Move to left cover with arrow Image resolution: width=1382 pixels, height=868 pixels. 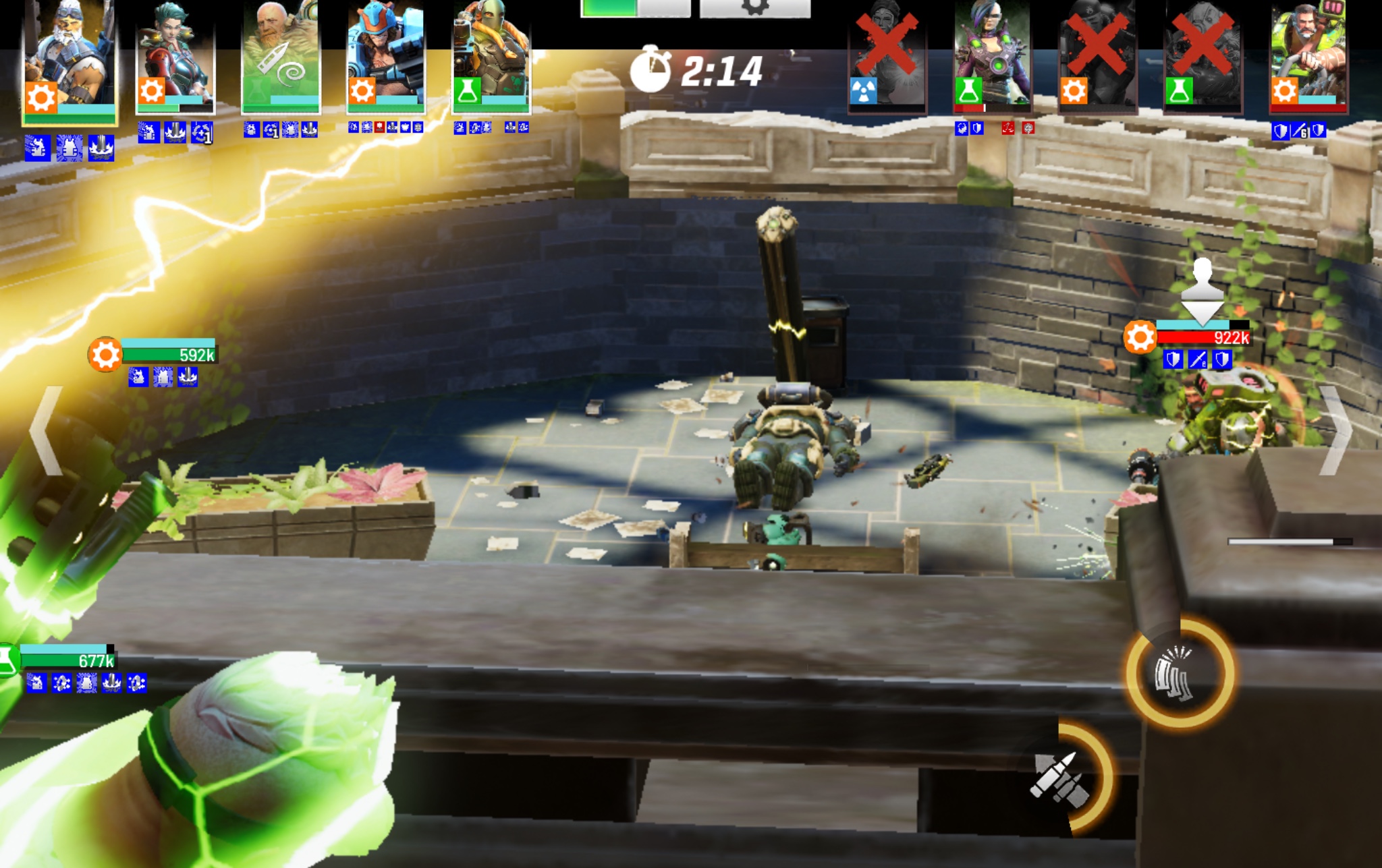tap(47, 430)
